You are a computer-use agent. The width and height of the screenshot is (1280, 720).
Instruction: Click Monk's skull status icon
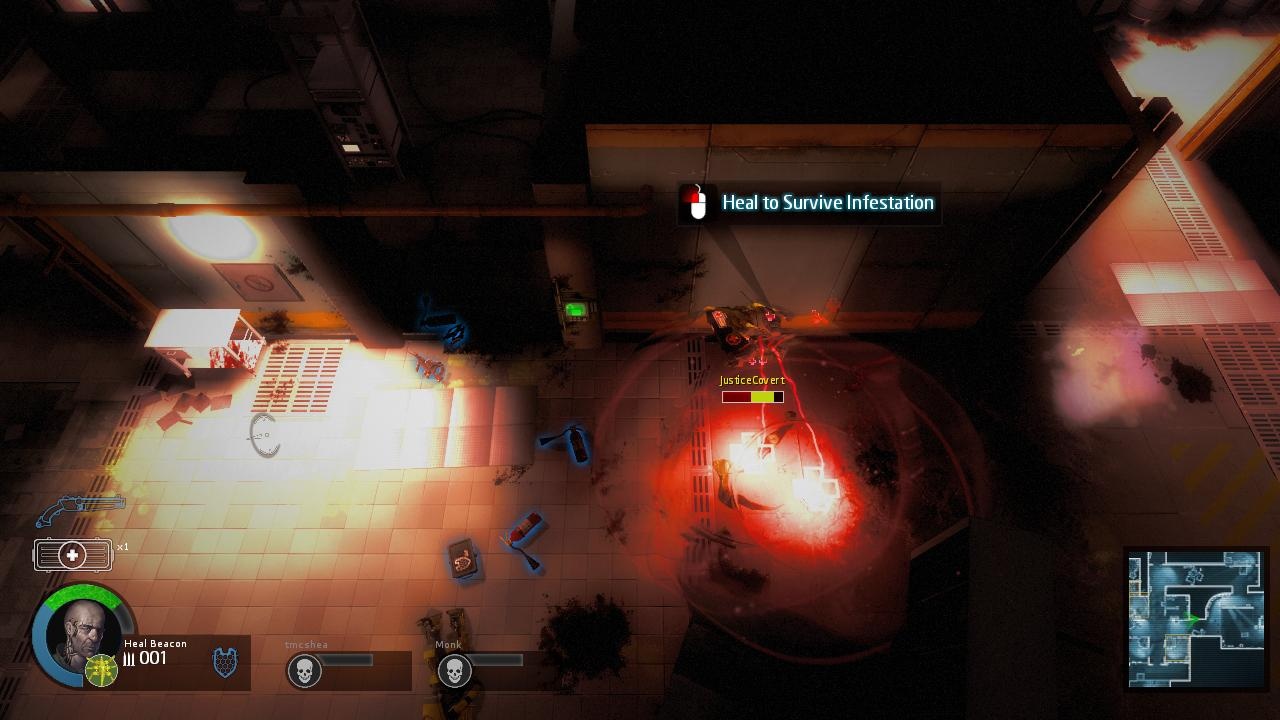tap(455, 670)
